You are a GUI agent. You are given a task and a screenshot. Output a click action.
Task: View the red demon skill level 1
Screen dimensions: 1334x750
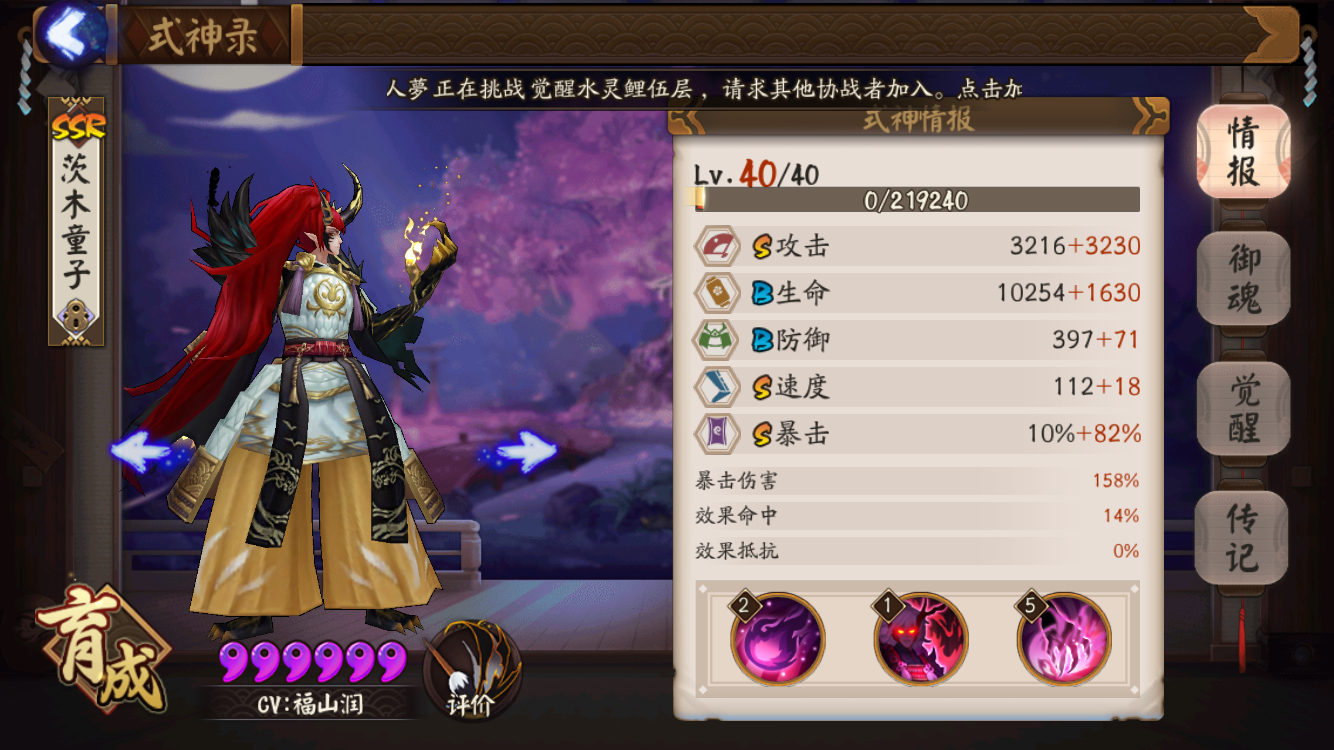[x=920, y=639]
